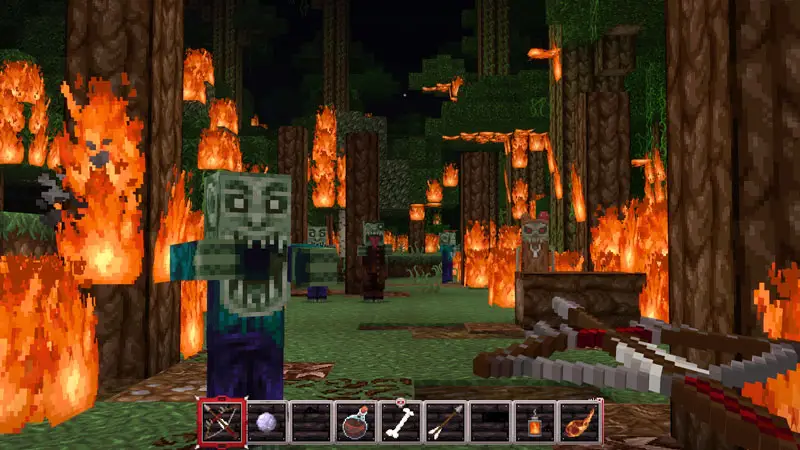The height and width of the screenshot is (450, 800).
Task: Select the crossbow hotbar slot
Action: pos(220,422)
